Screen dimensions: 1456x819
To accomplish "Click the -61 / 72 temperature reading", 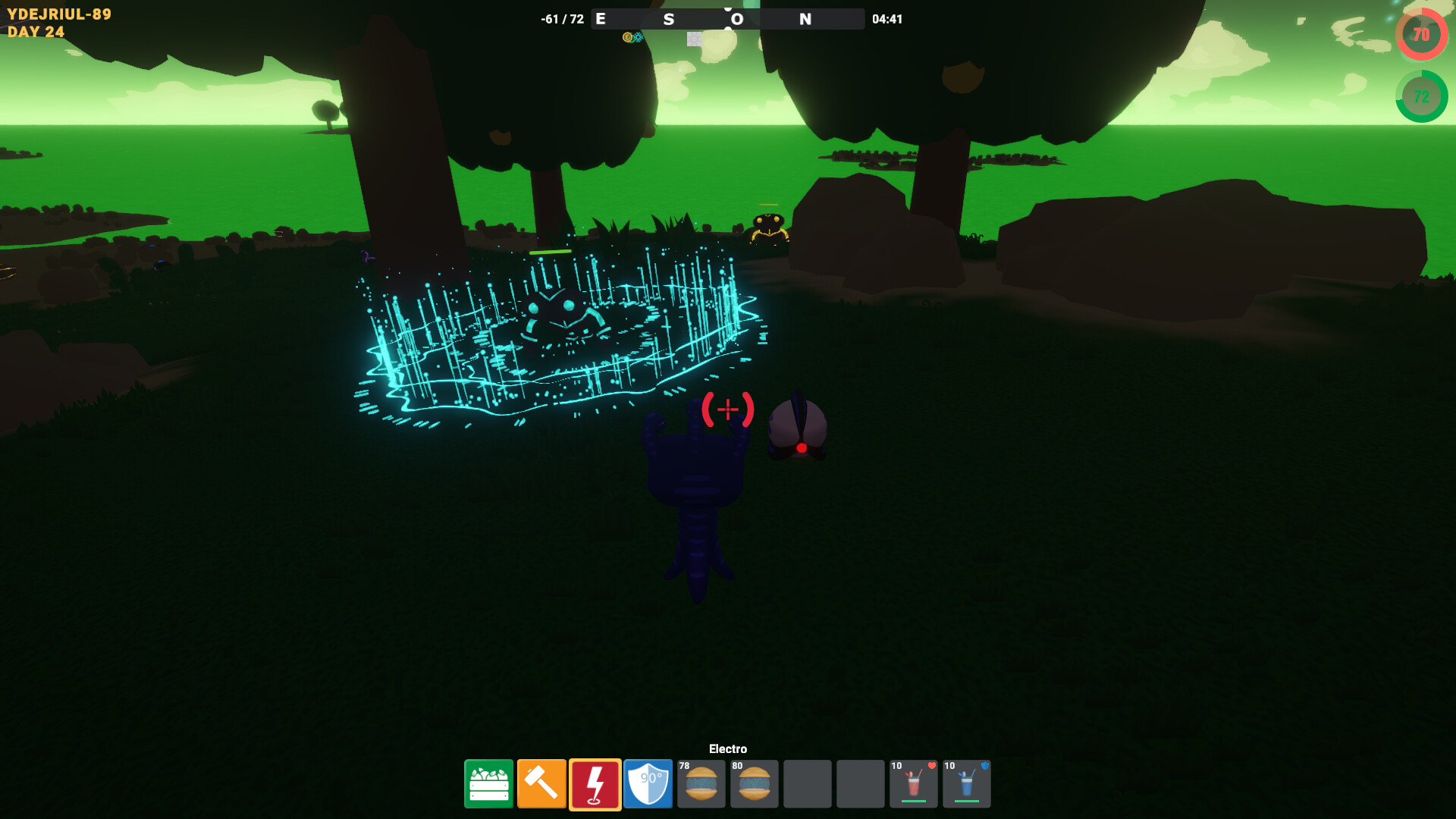I will (x=561, y=19).
